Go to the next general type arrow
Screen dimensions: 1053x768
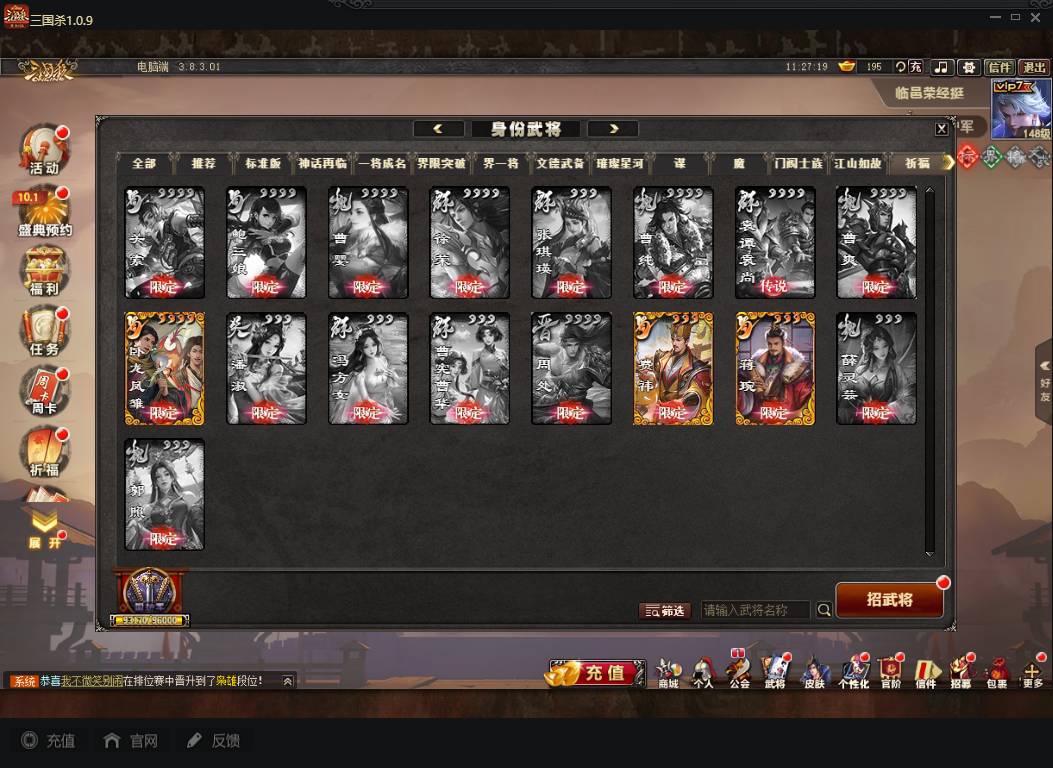point(613,129)
